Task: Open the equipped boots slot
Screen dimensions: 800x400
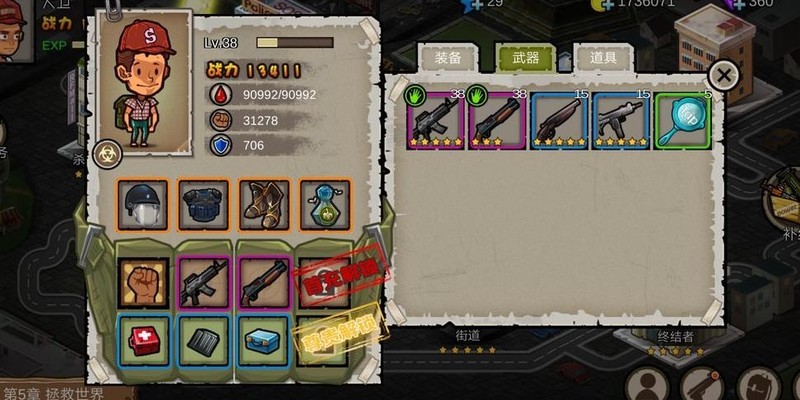Action: 264,205
